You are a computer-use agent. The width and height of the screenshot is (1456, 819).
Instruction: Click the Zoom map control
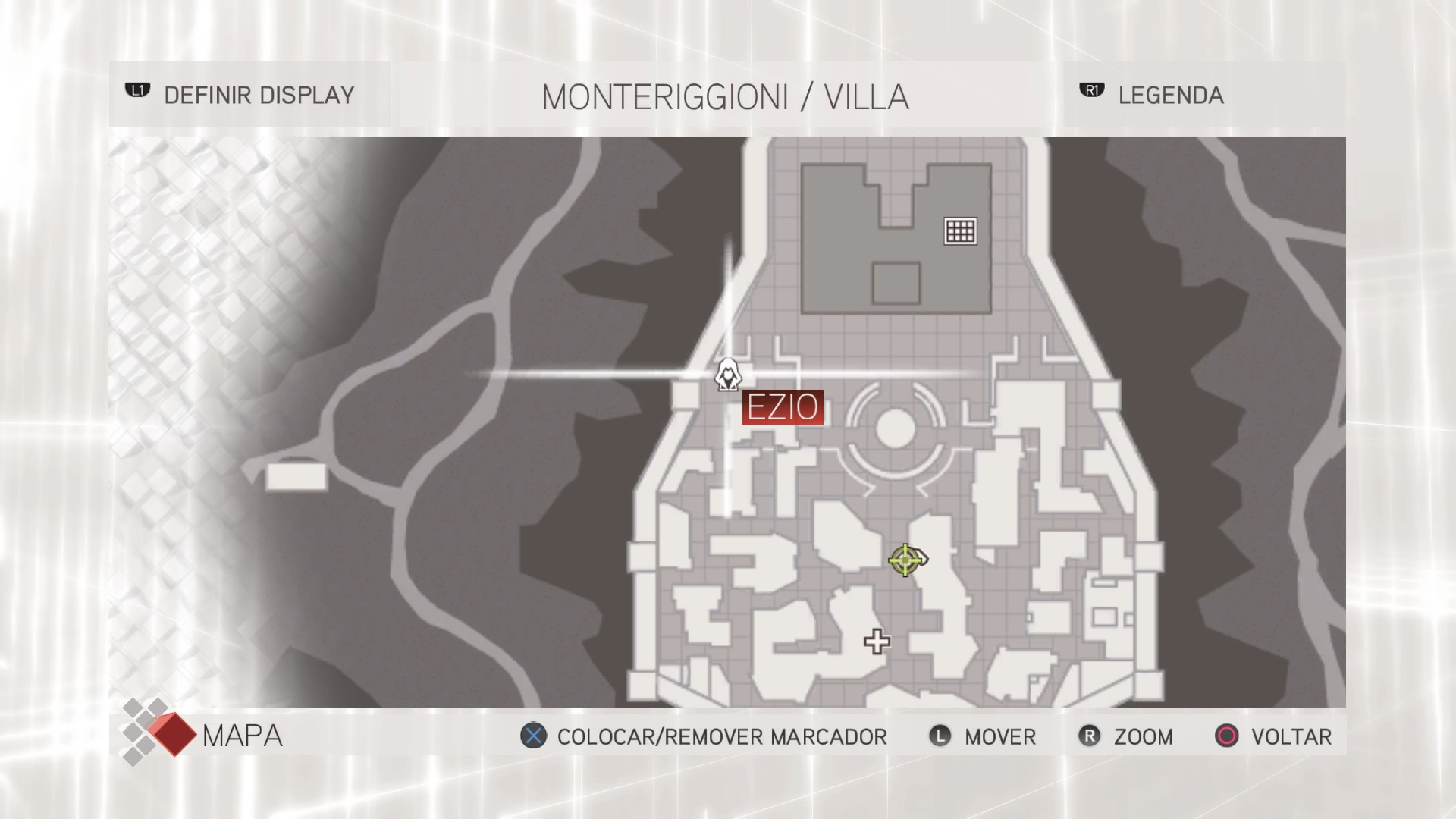pos(1127,736)
